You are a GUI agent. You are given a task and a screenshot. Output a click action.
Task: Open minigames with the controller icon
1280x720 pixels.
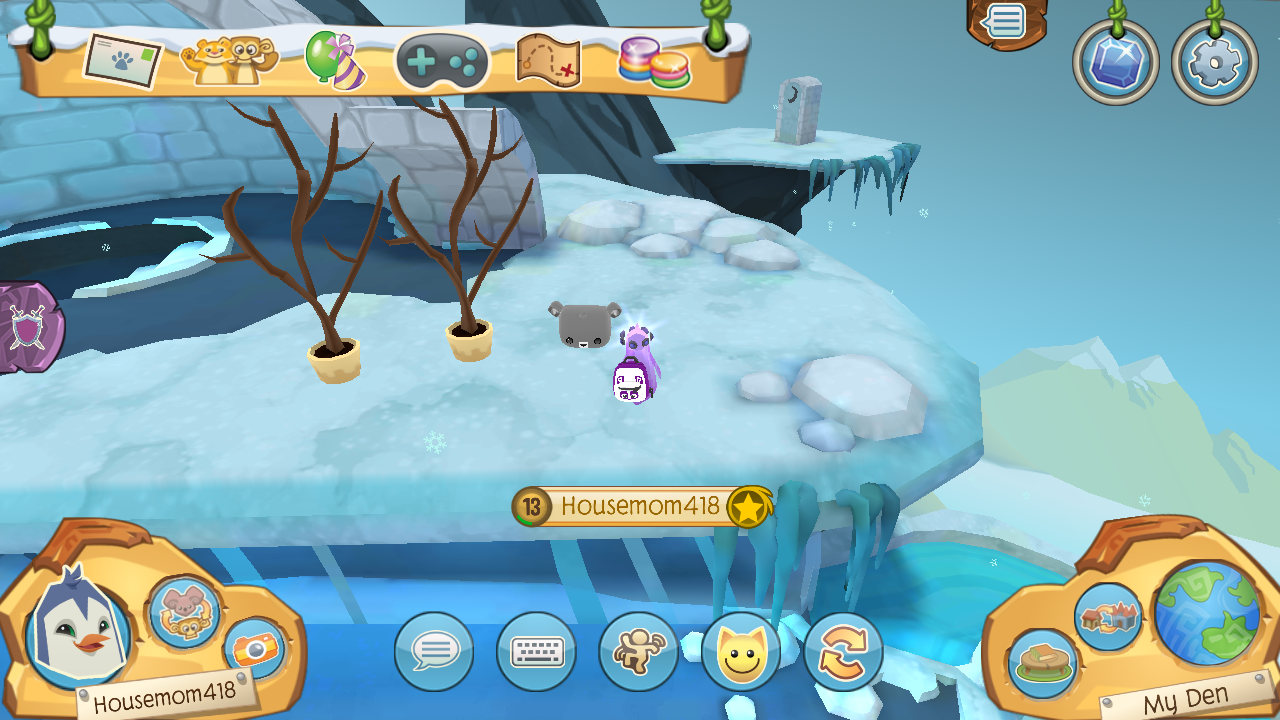[443, 62]
